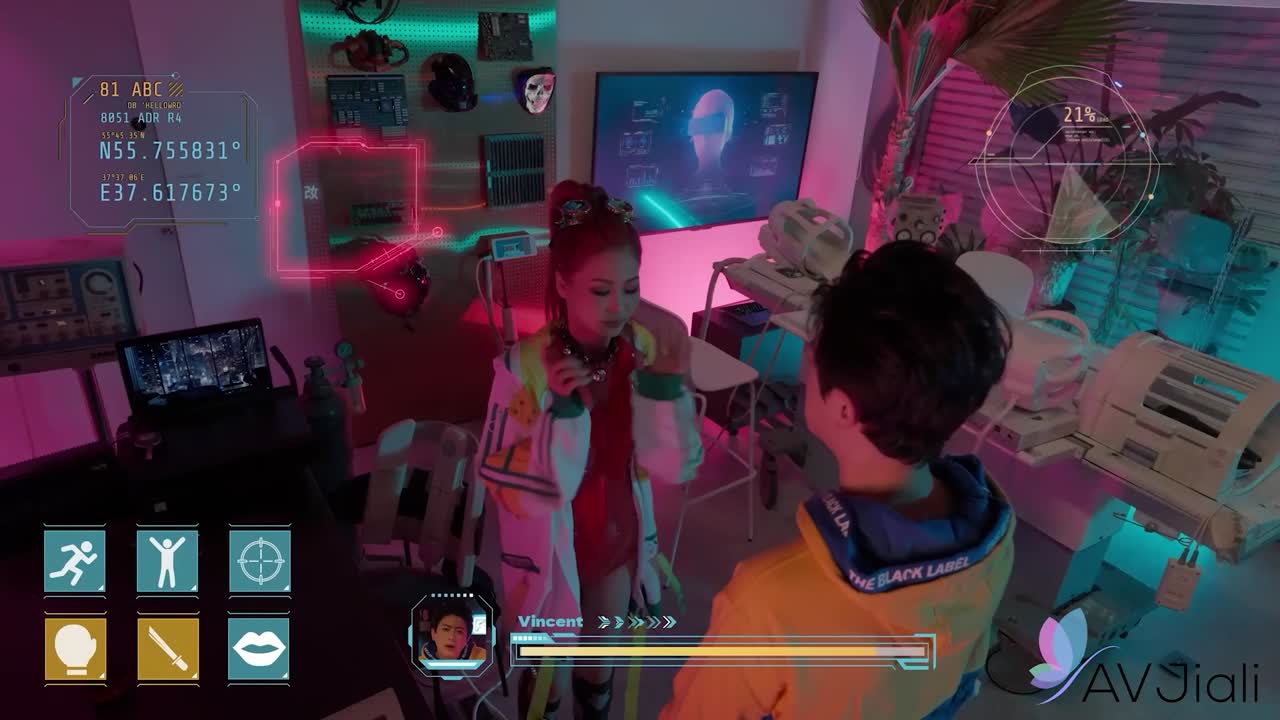This screenshot has height=720, width=1280.
Task: Select the running figure action icon
Action: tap(75, 561)
